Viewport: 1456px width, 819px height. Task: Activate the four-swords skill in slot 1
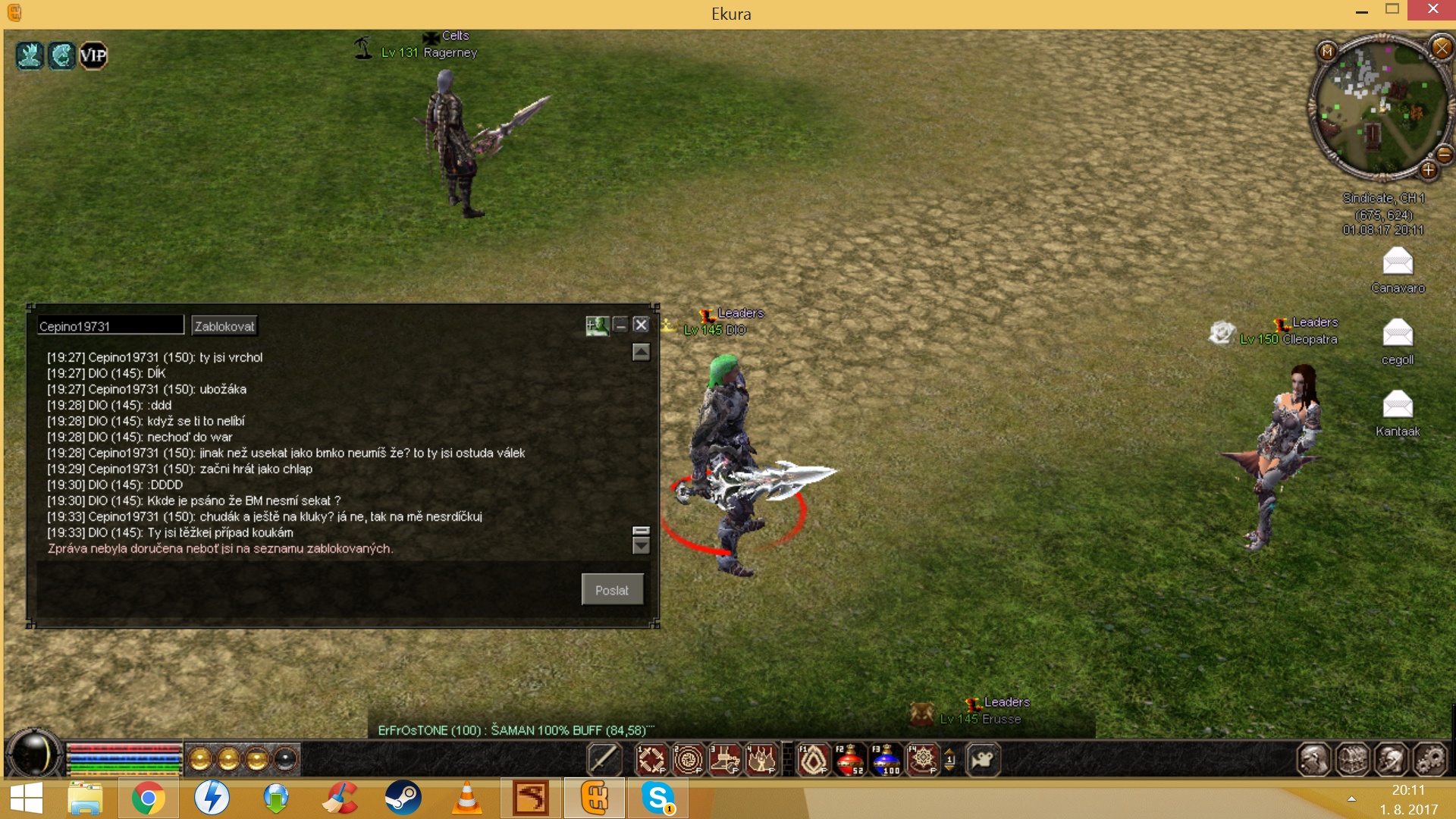click(651, 760)
